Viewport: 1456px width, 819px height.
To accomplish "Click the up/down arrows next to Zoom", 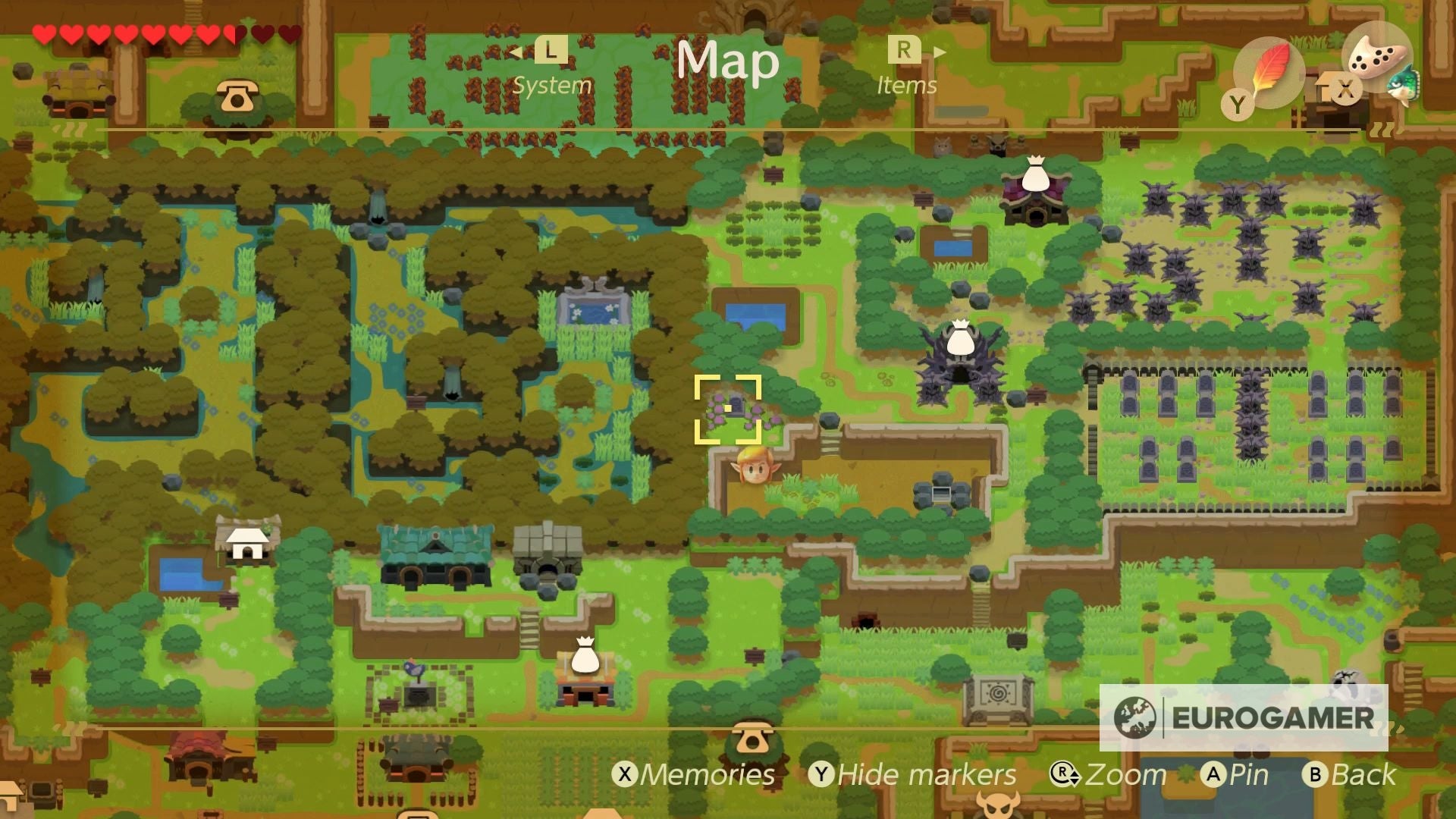I will coord(1075,775).
